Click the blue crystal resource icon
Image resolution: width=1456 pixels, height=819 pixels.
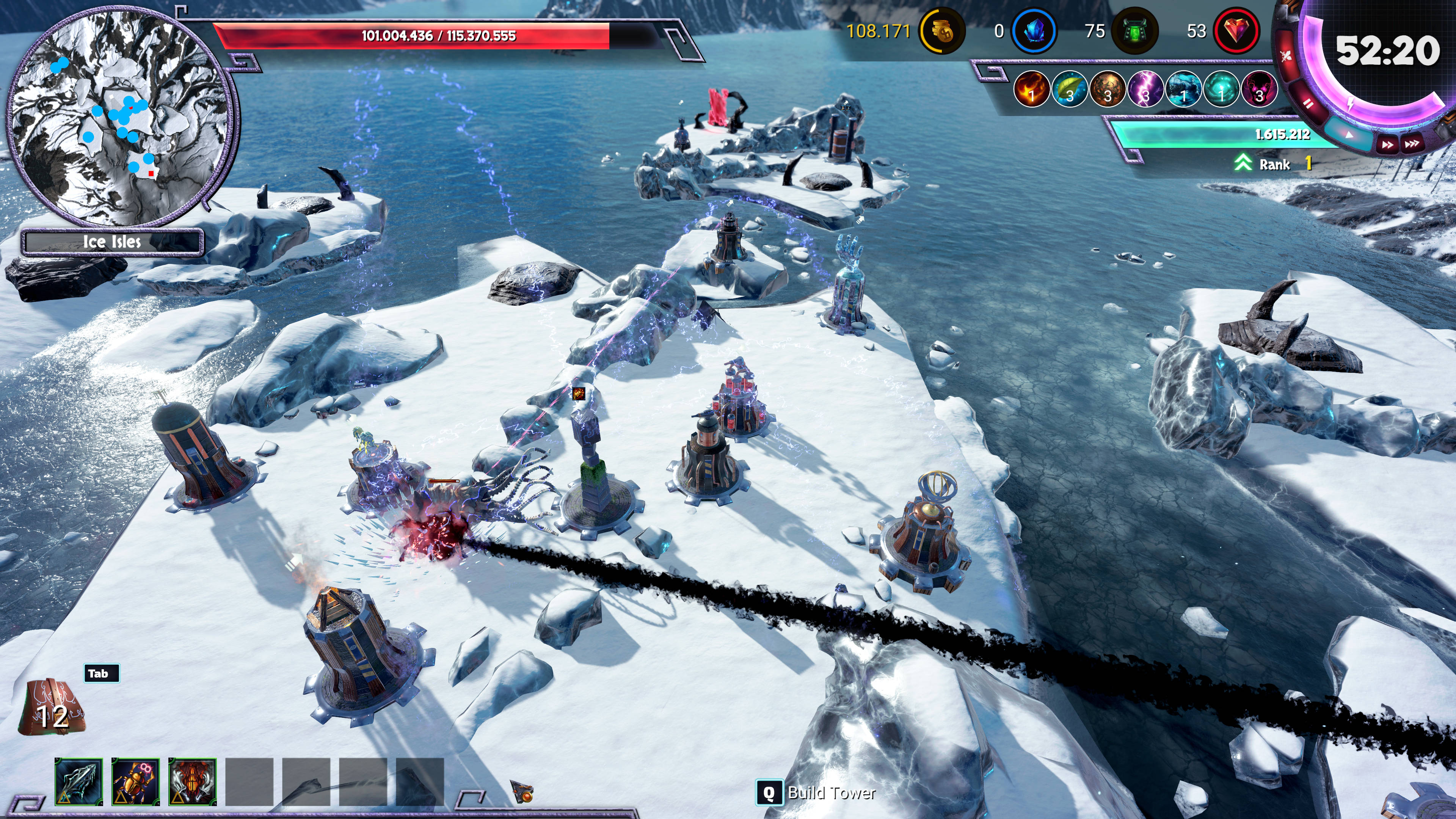1034,32
